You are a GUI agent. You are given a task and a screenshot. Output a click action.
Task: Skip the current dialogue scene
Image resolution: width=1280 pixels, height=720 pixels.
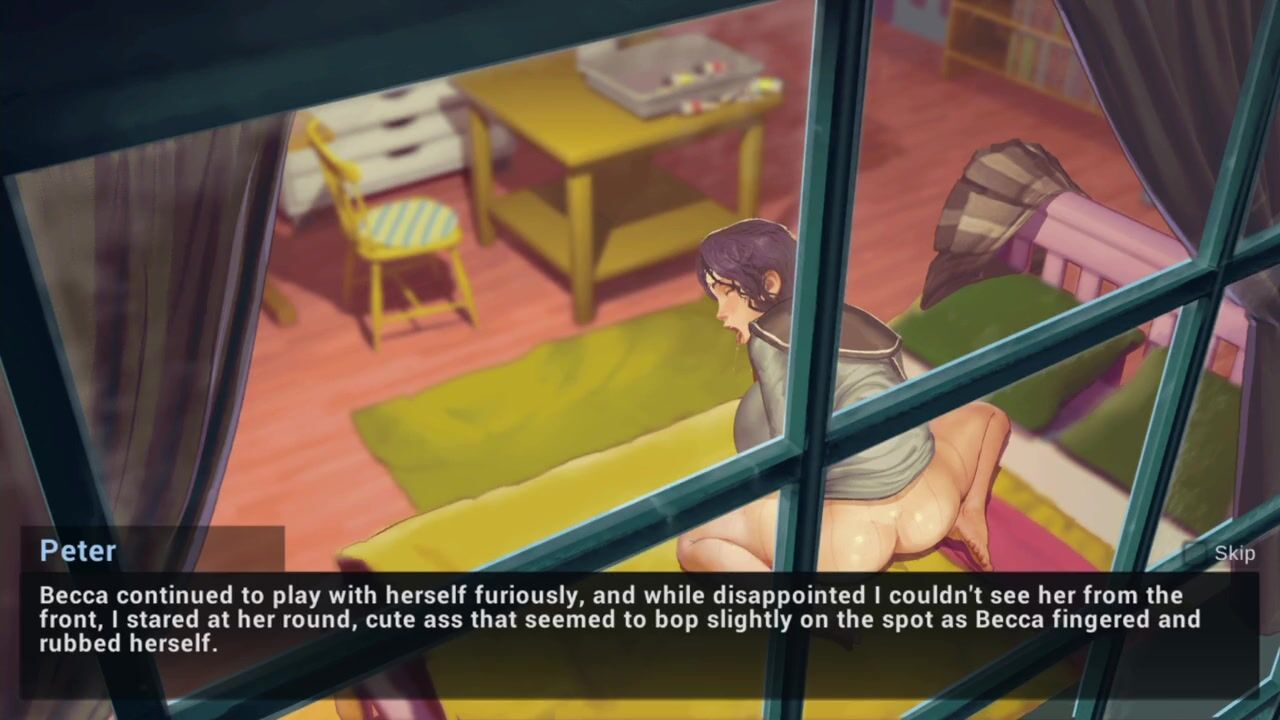(x=1222, y=553)
